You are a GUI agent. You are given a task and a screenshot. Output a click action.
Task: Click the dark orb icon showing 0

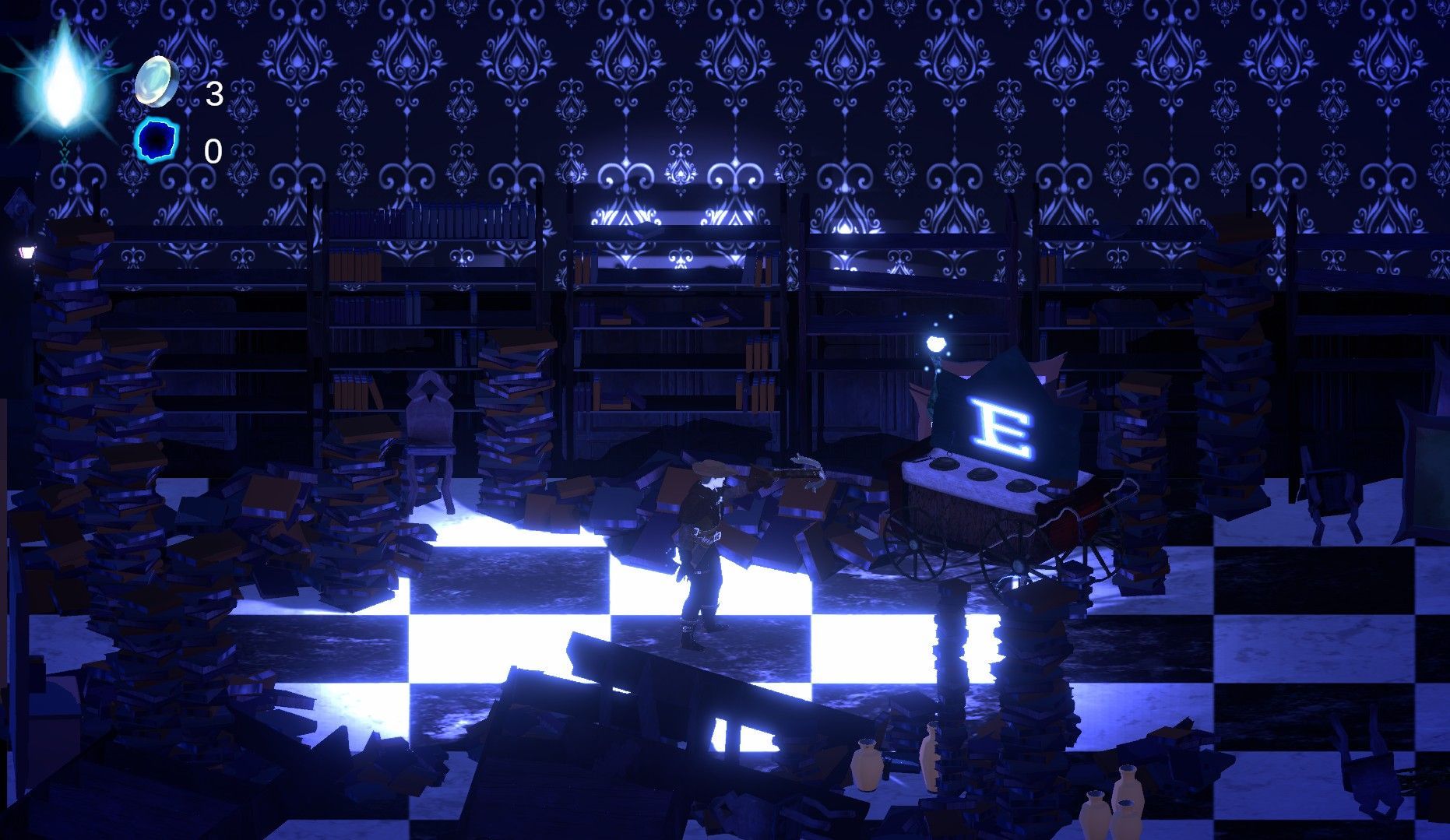pyautogui.click(x=156, y=142)
